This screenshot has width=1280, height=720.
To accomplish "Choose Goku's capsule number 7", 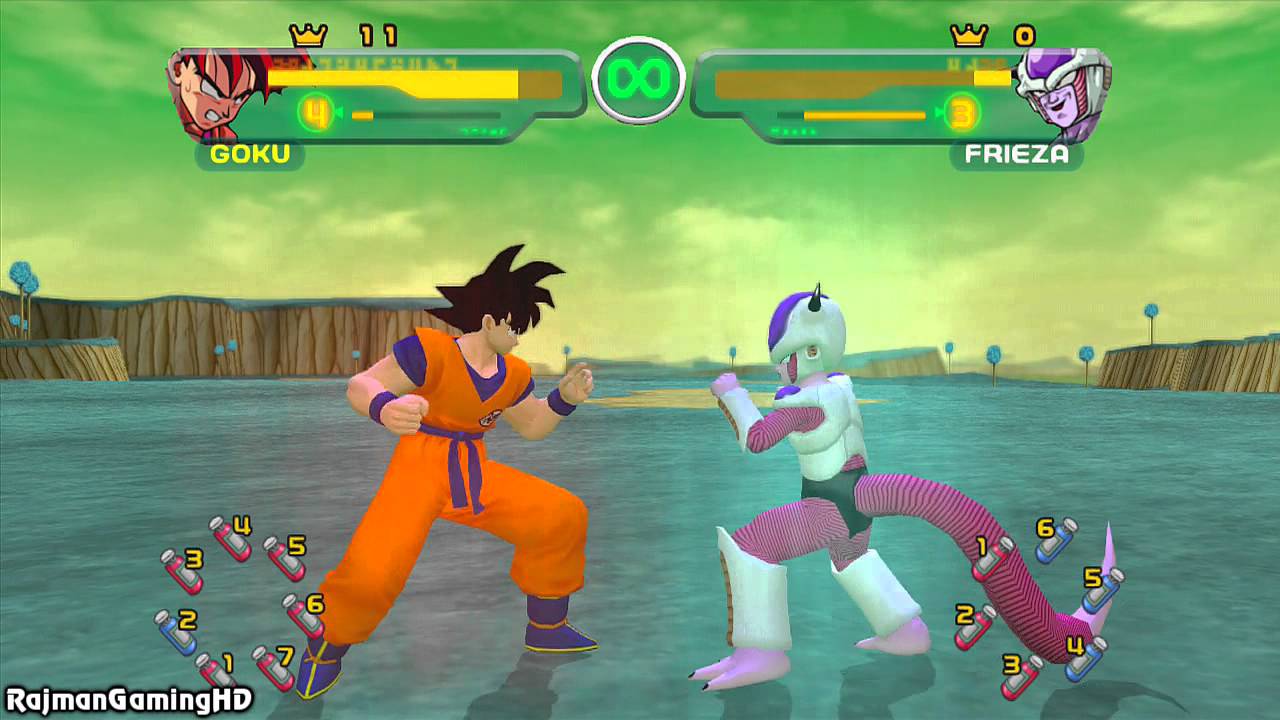I will 274,667.
